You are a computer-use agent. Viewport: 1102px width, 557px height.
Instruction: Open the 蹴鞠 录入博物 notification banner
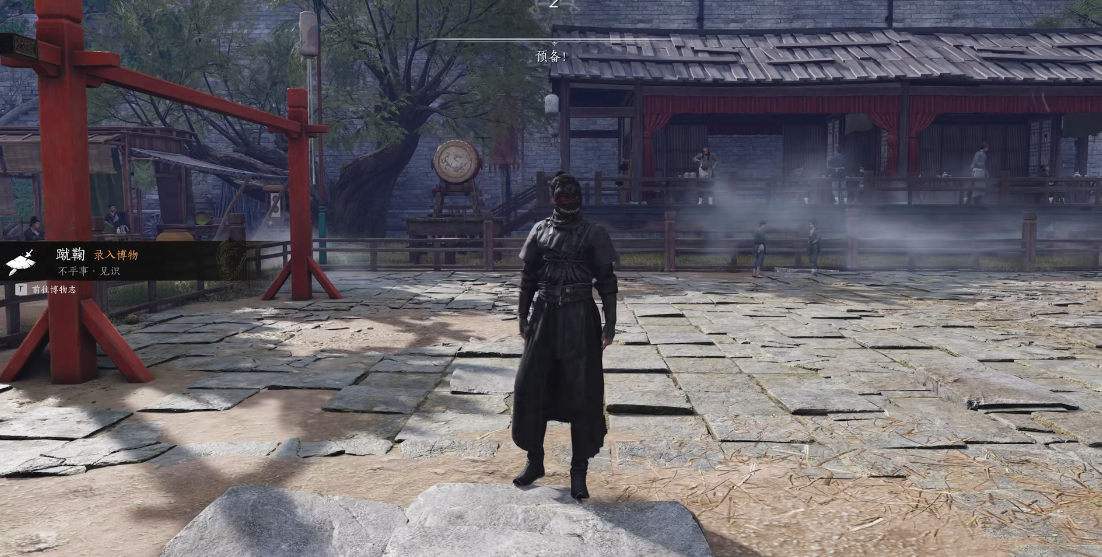[x=122, y=261]
